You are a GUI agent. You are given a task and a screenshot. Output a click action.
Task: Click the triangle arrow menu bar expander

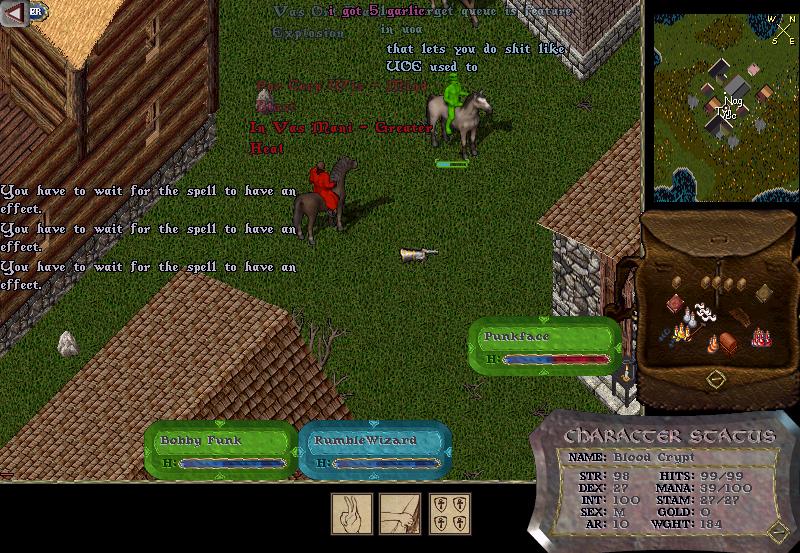pos(13,11)
